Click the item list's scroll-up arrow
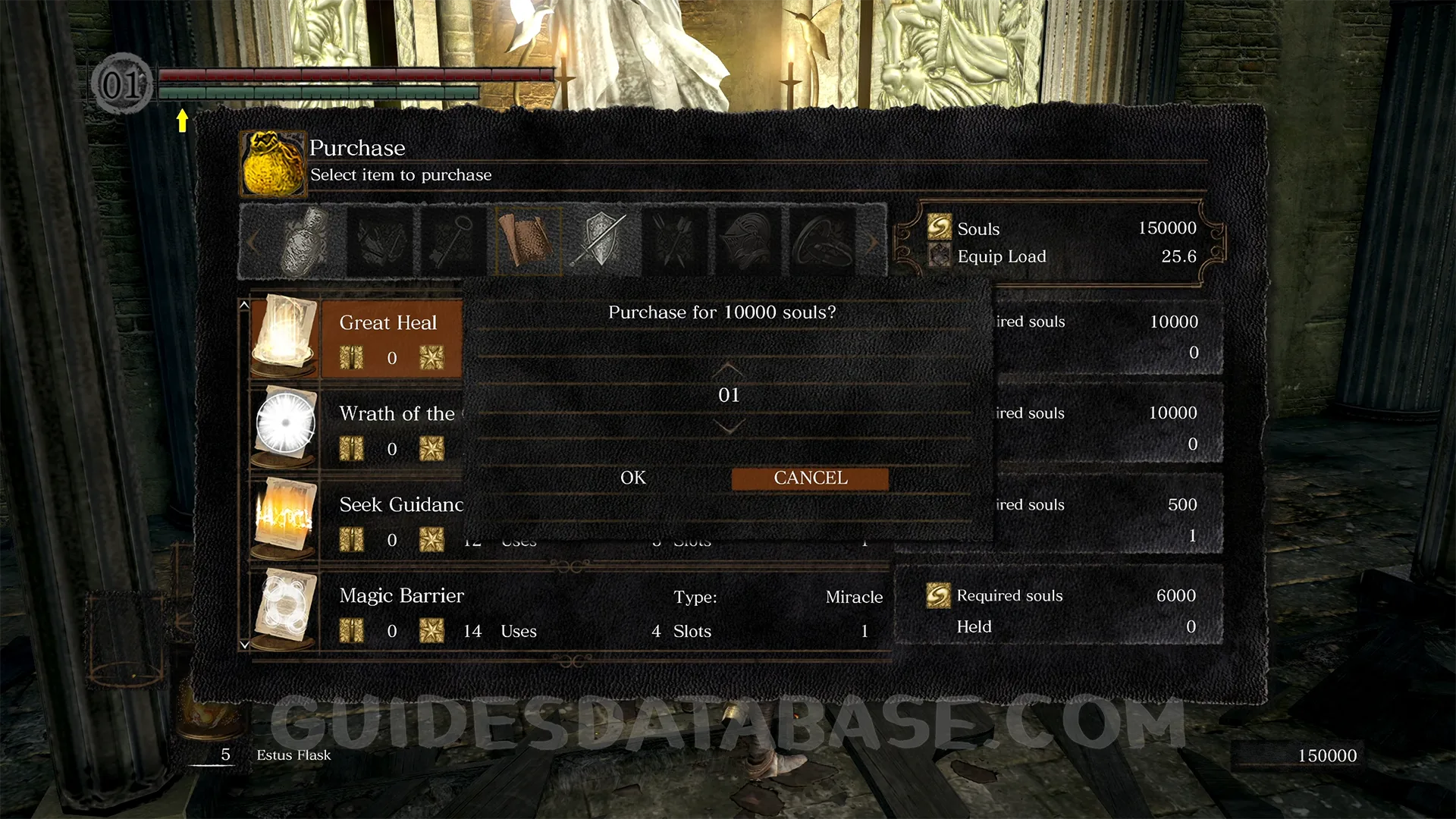Viewport: 1456px width, 819px height. click(x=244, y=305)
